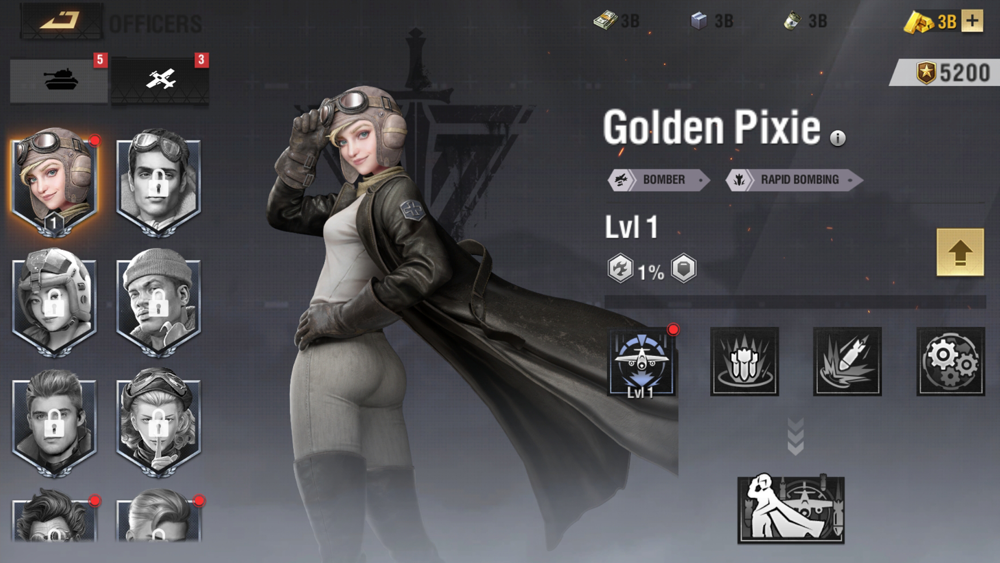Screen dimensions: 1000x563
Task: Open the officer silhouette skin panel
Action: tap(790, 508)
